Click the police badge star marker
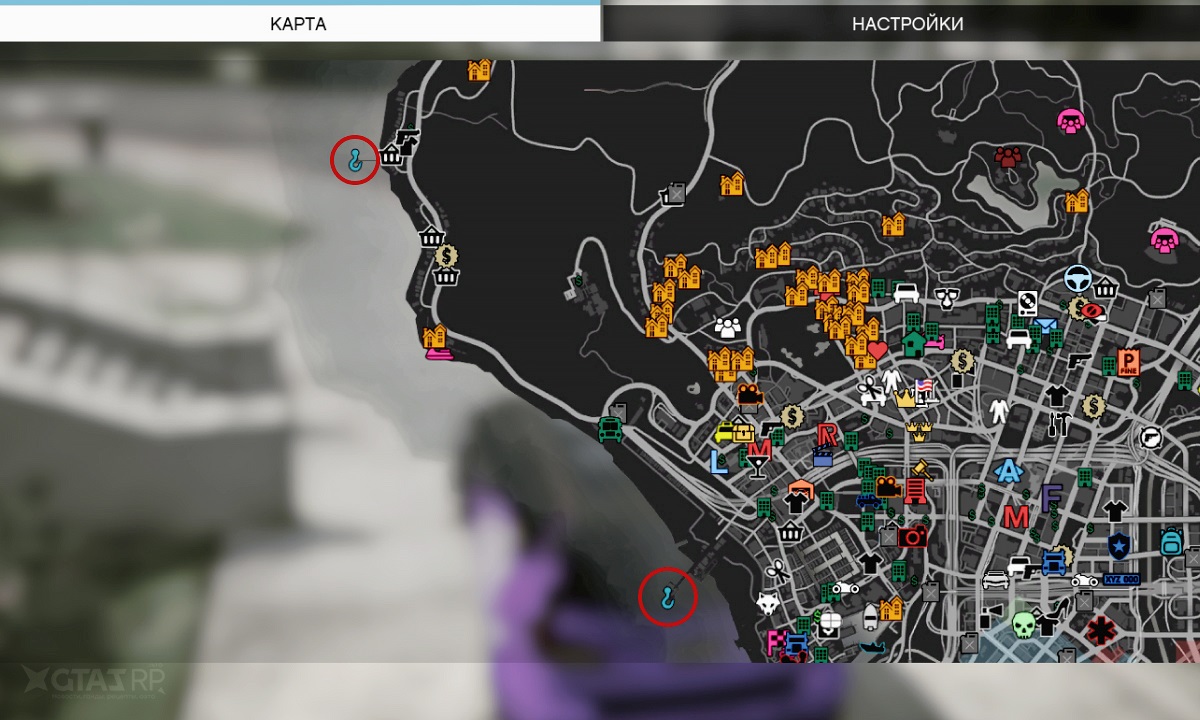 pos(1117,546)
